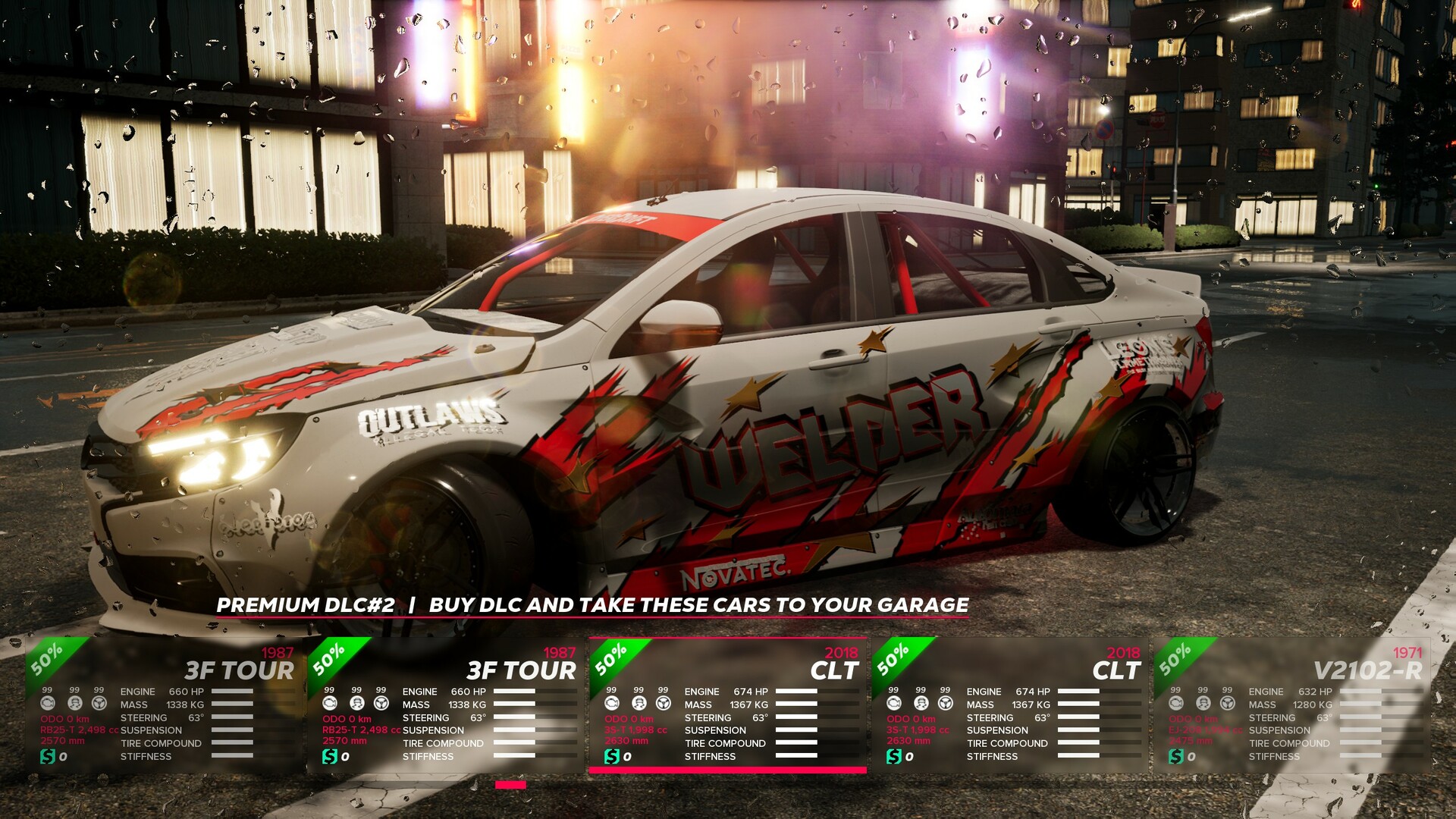1456x819 pixels.
Task: Select the steering wheel icon on the highlighted CLT card
Action: [664, 703]
